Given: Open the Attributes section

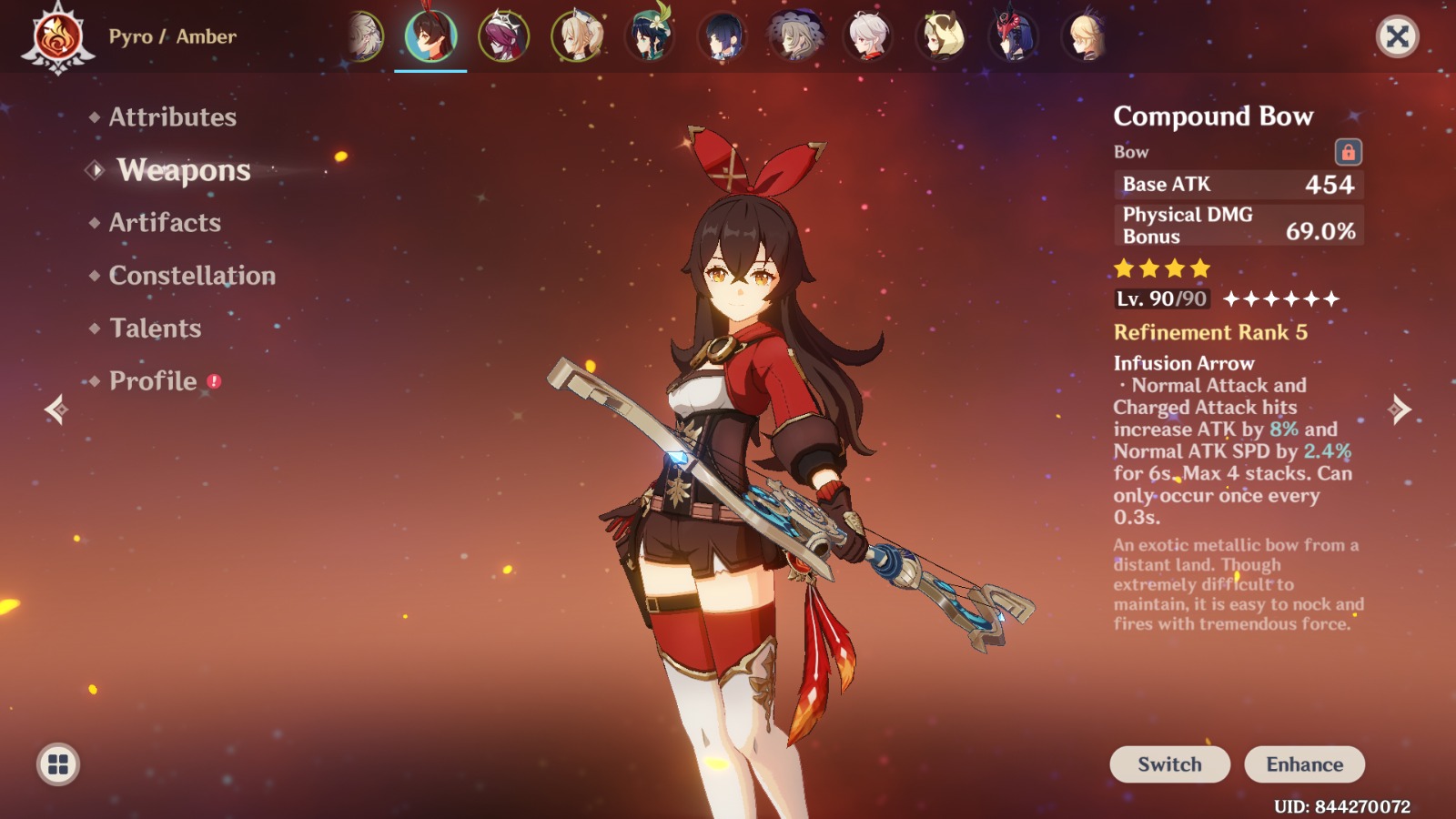Looking at the screenshot, I should click(172, 117).
